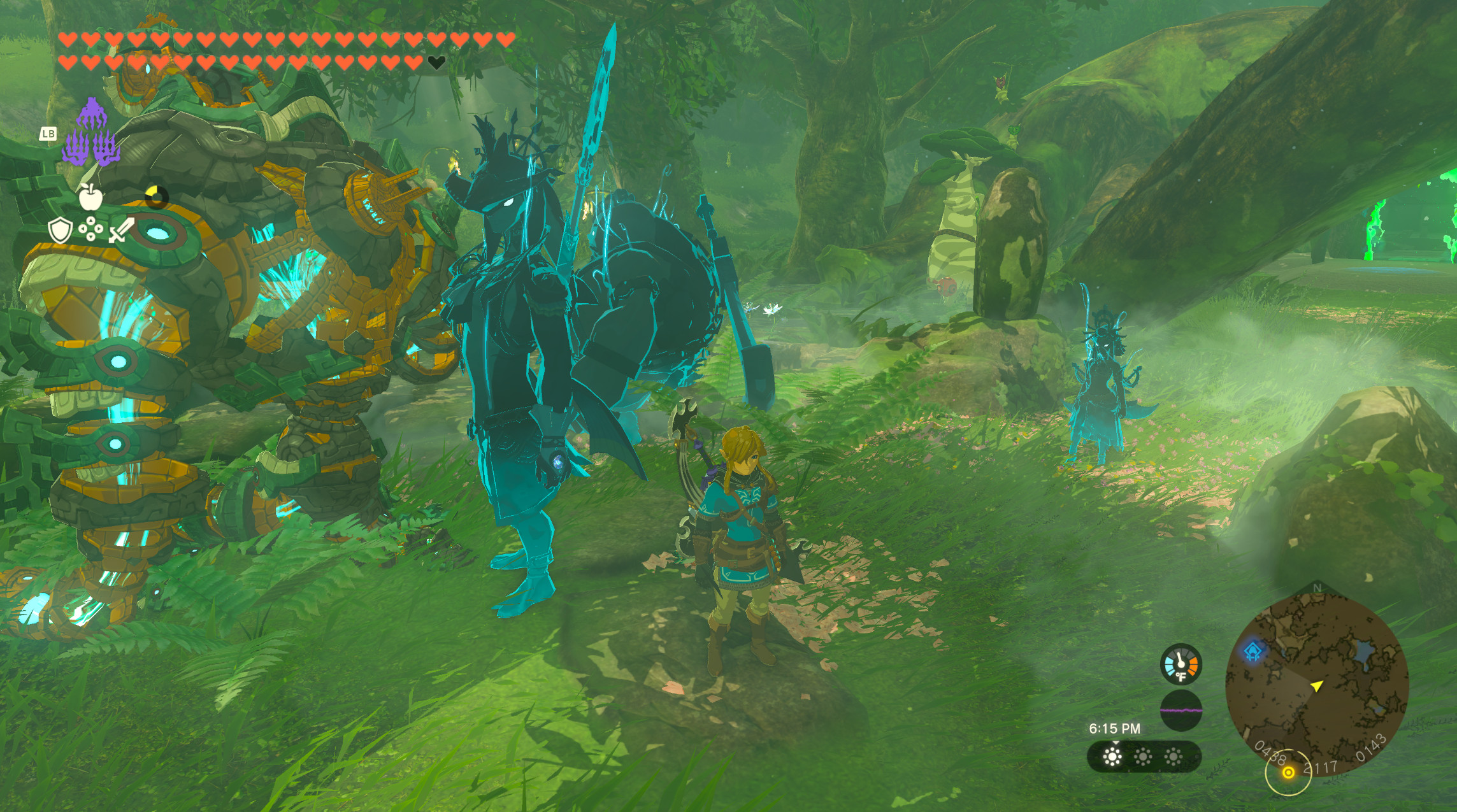Screen dimensions: 1457x812
Task: Toggle the yellow stamina ring indicator
Action: coord(156,198)
